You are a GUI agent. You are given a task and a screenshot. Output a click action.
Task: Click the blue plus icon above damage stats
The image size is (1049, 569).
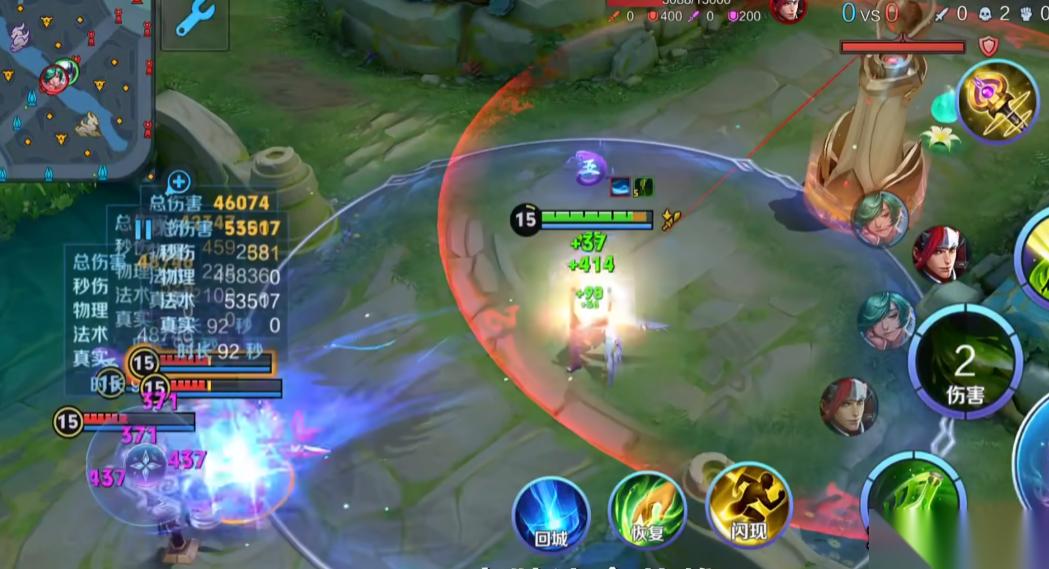pyautogui.click(x=179, y=181)
